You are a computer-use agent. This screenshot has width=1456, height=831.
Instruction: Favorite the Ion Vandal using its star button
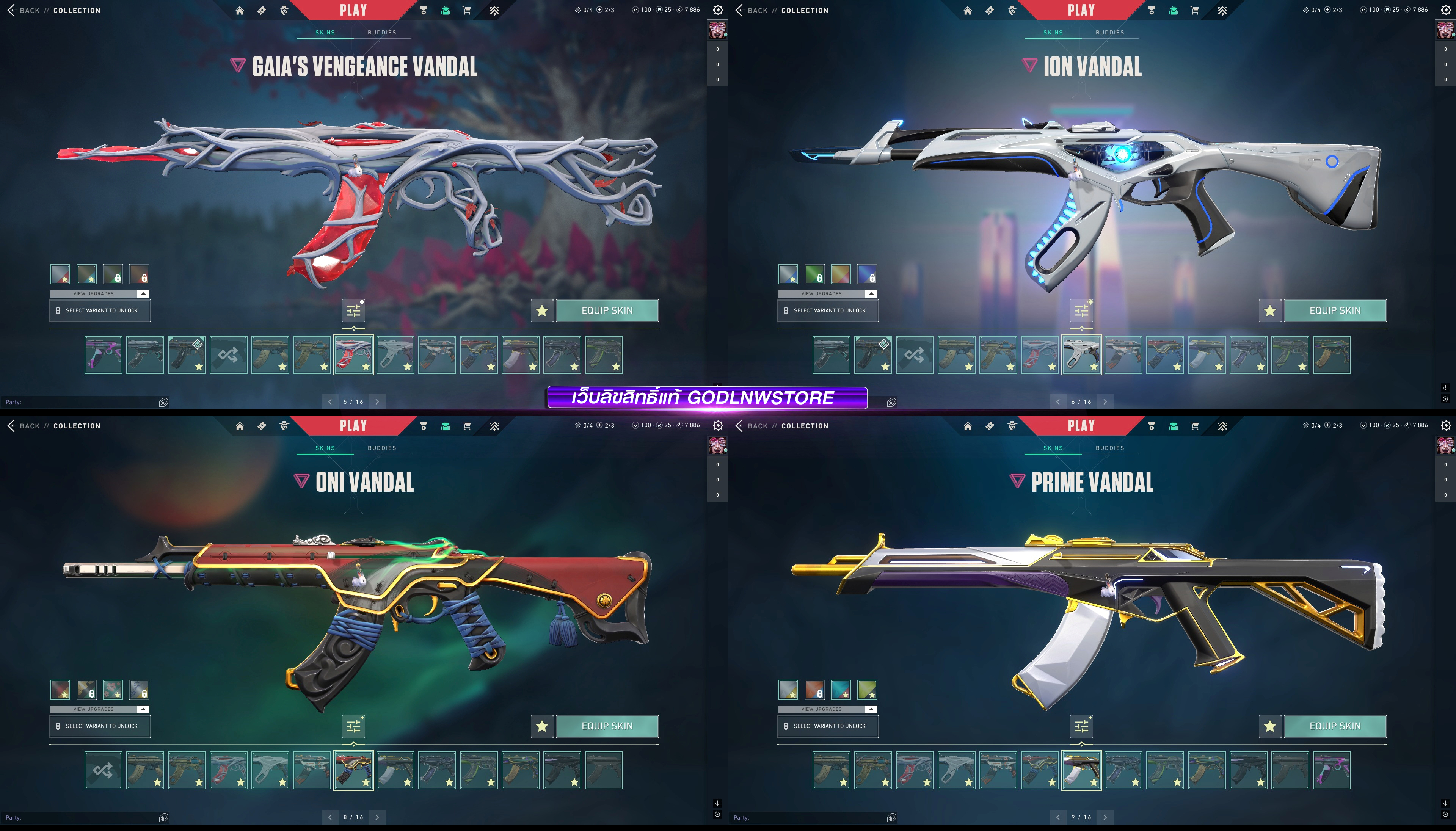click(x=1269, y=310)
